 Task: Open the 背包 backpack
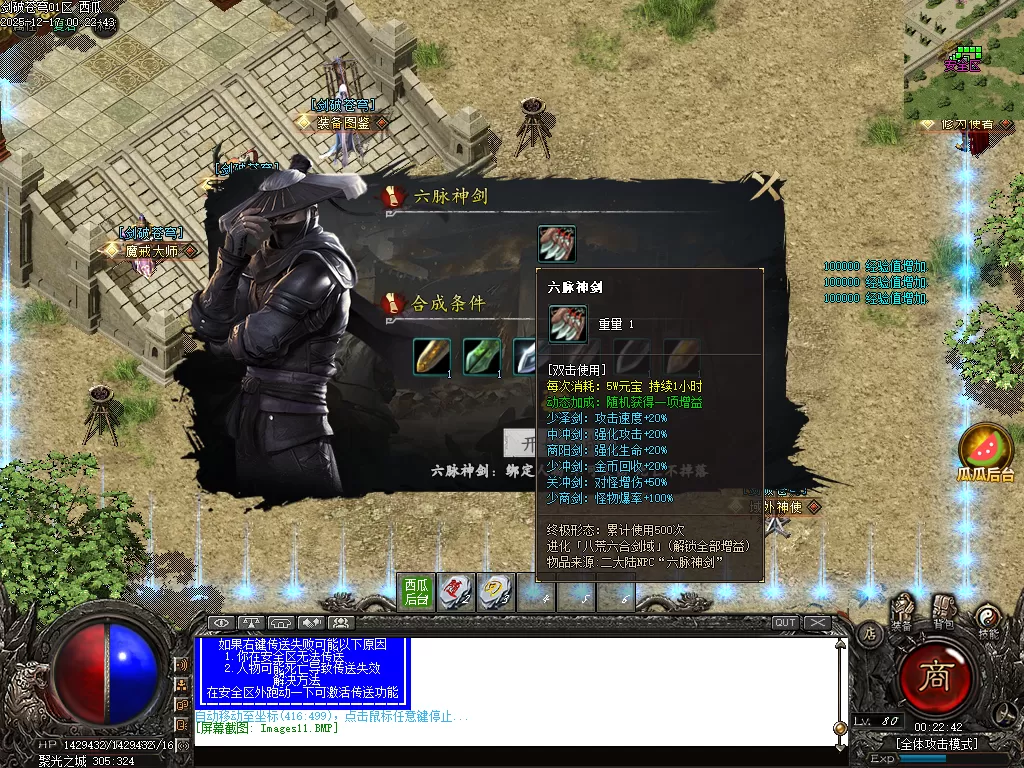[943, 610]
